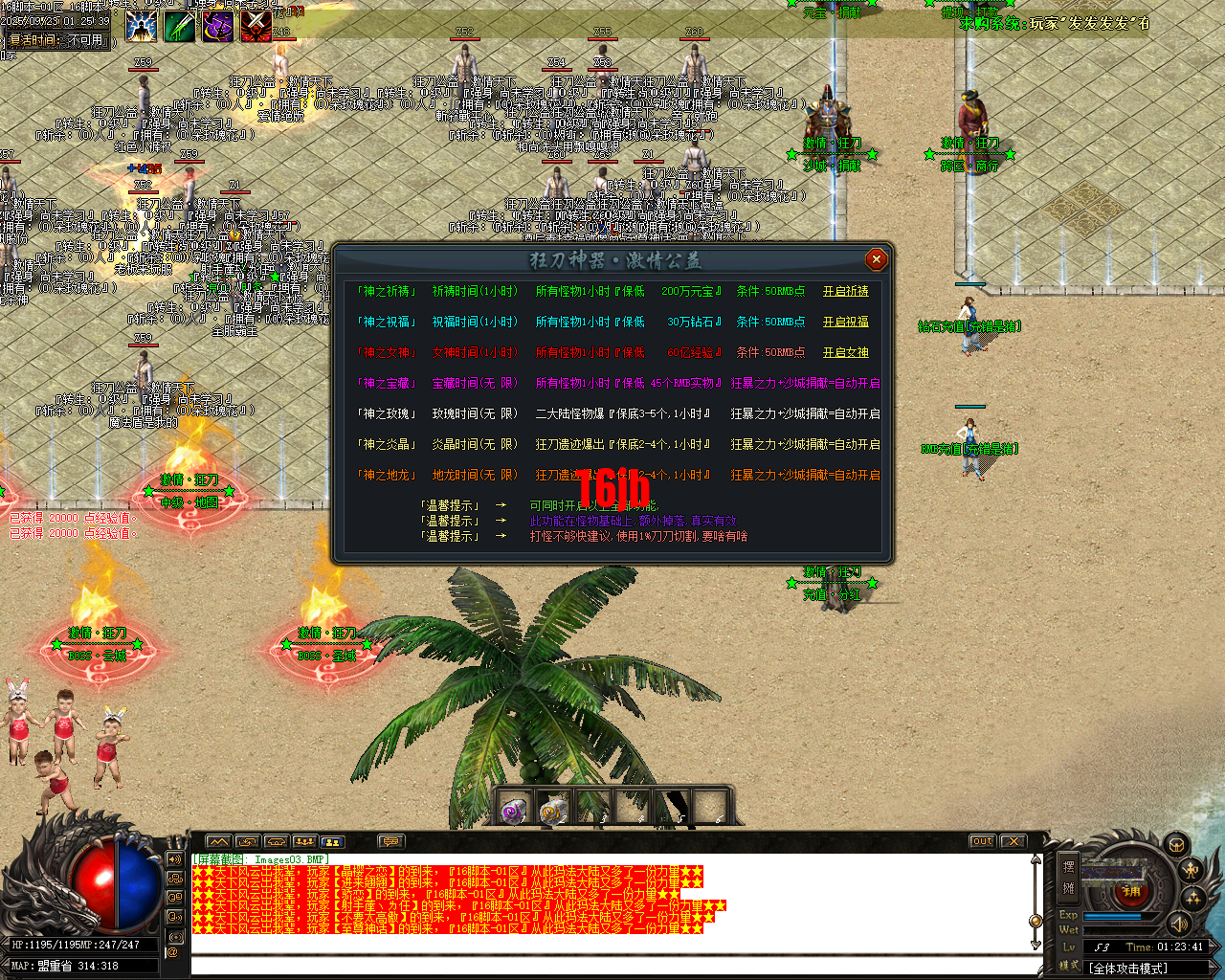Screen dimensions: 1225x980
Task: Toggle the 钻石充值 diamond recharge panel
Action: coord(969,325)
